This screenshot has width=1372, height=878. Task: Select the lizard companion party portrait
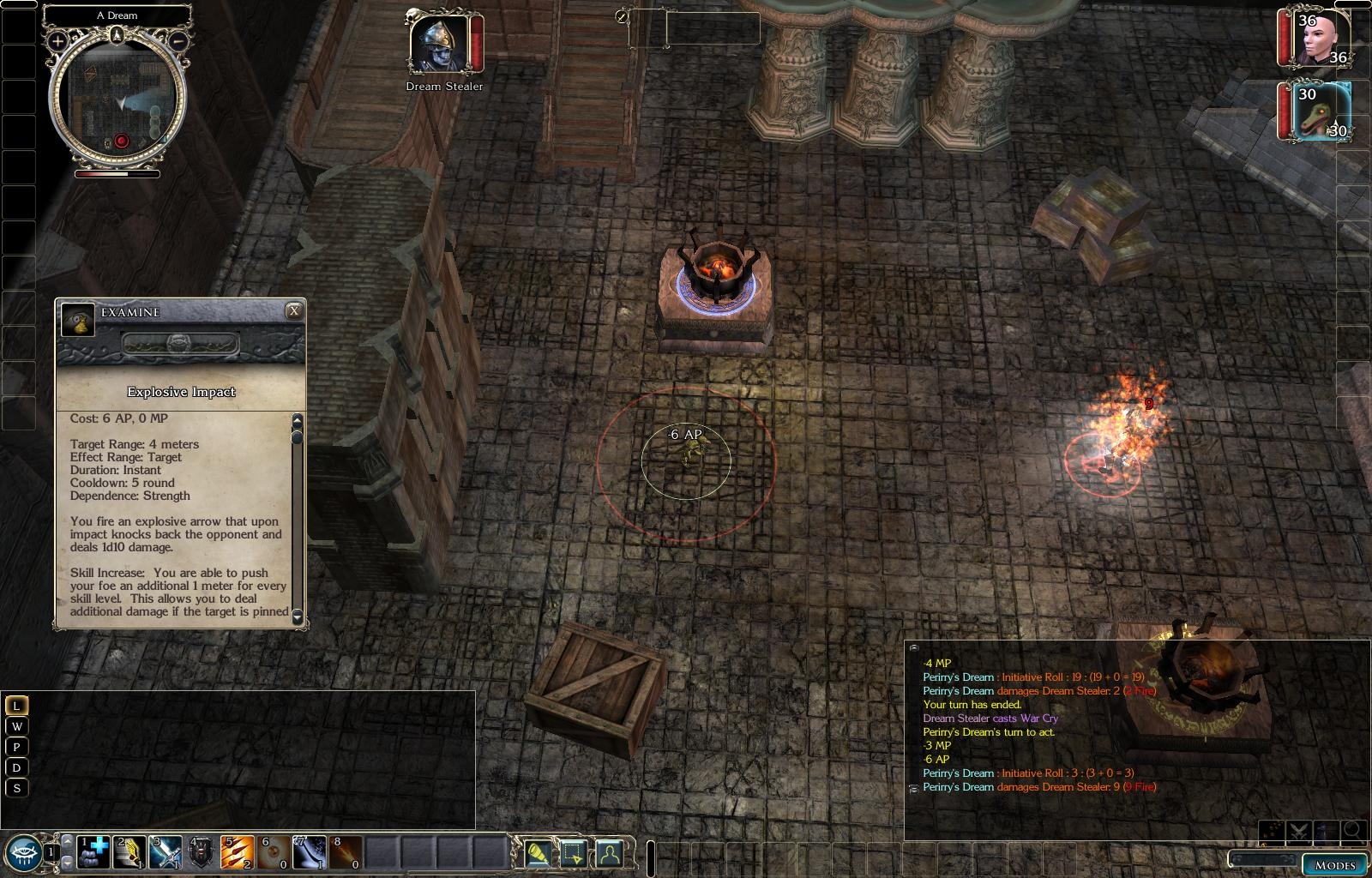1321,111
